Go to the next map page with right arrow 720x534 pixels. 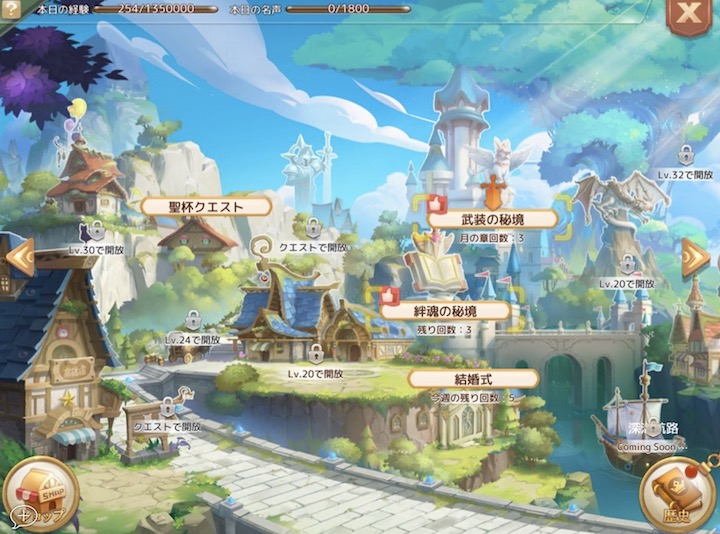[695, 259]
